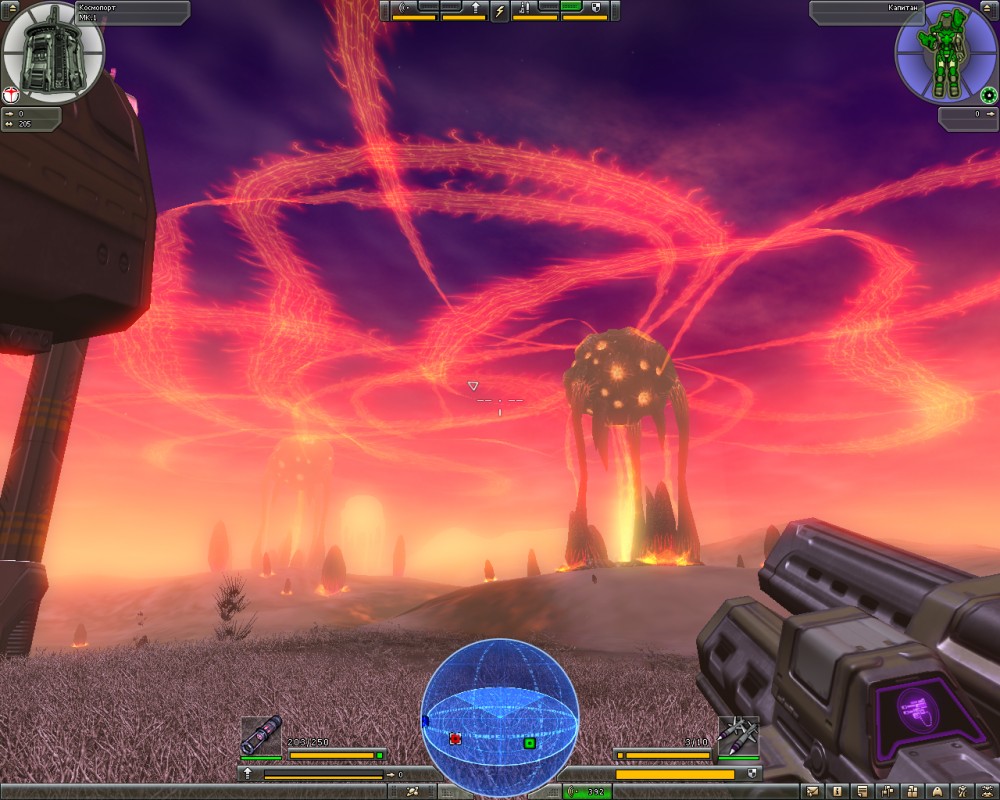Toggle the green lit indicator in top bar

[x=571, y=7]
